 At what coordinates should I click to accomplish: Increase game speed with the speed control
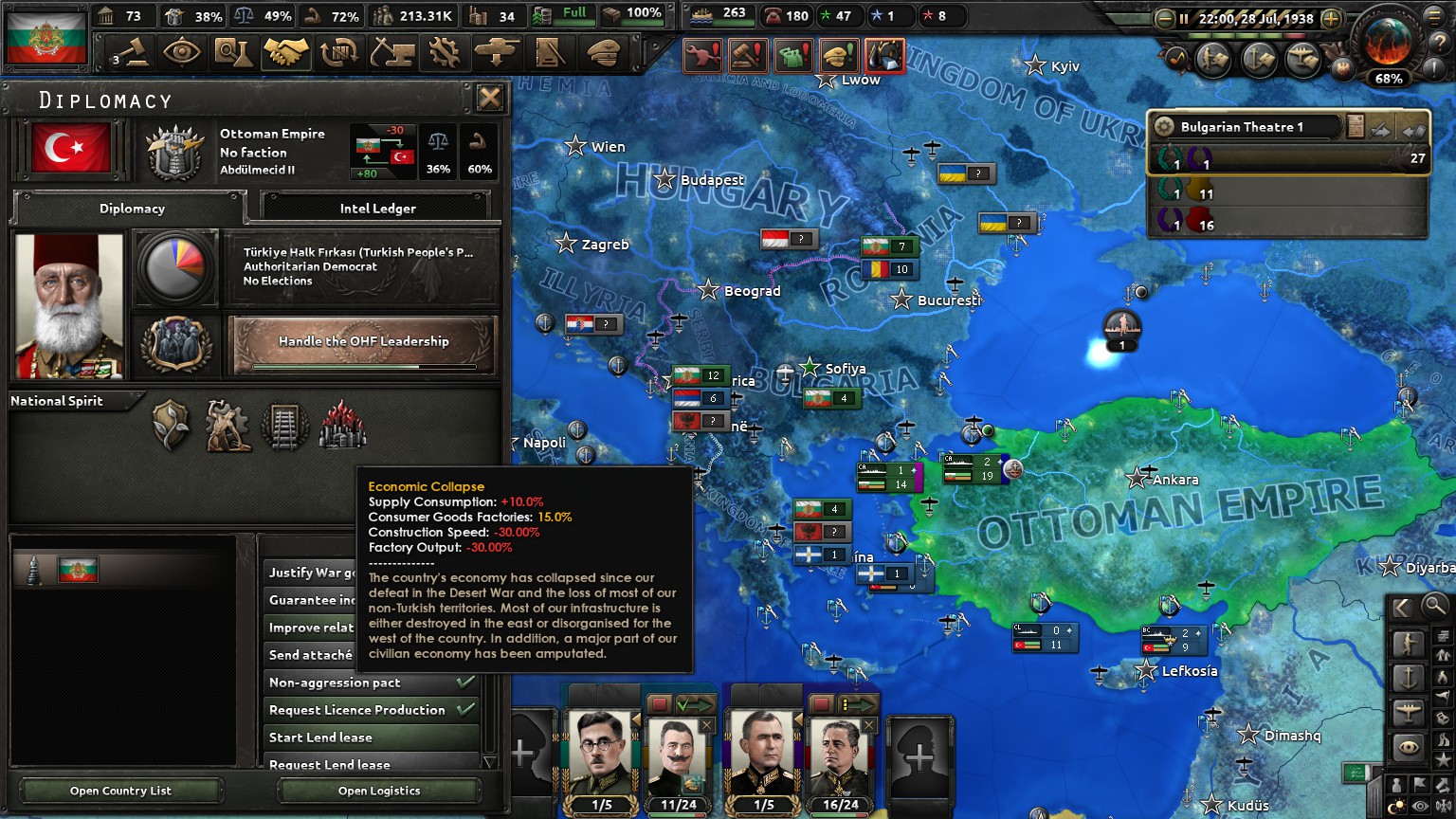pyautogui.click(x=1331, y=18)
